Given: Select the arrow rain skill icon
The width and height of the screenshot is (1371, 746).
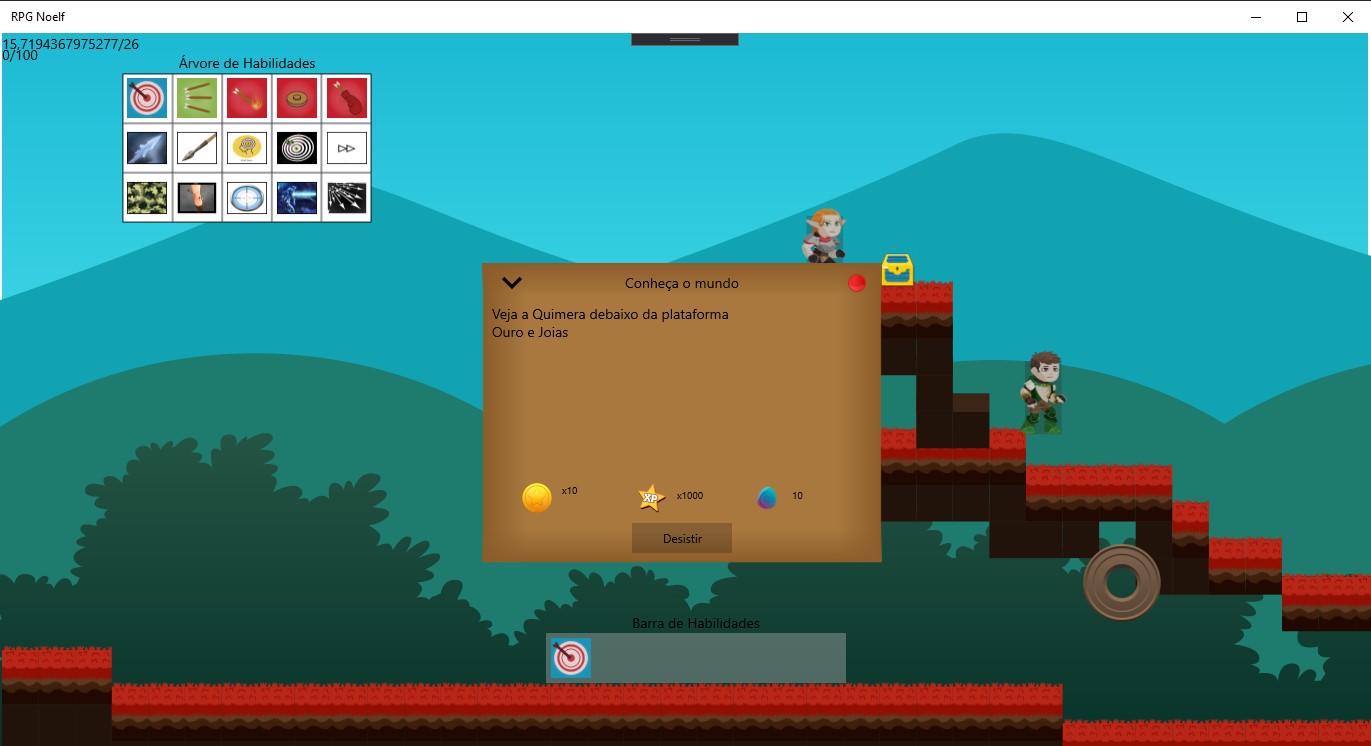Looking at the screenshot, I should coord(347,197).
